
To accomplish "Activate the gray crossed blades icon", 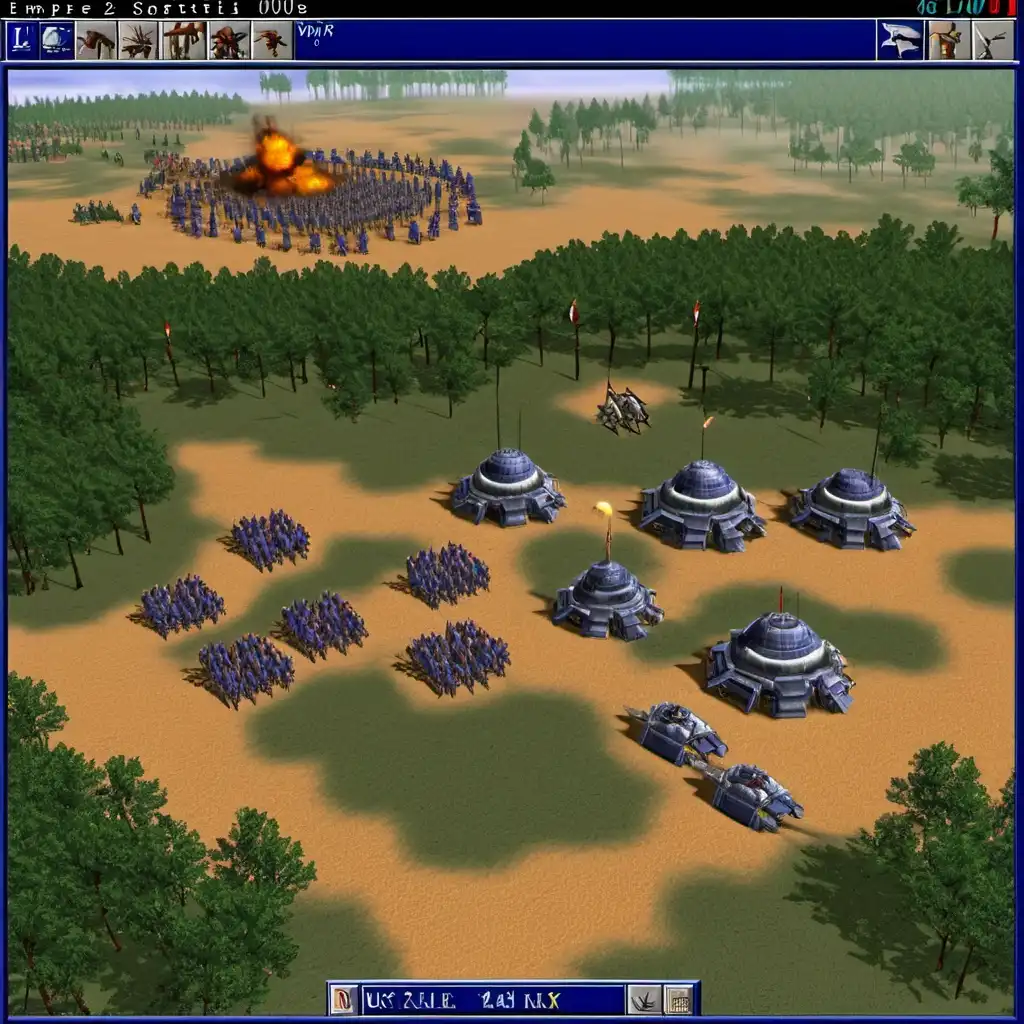I will pos(992,40).
